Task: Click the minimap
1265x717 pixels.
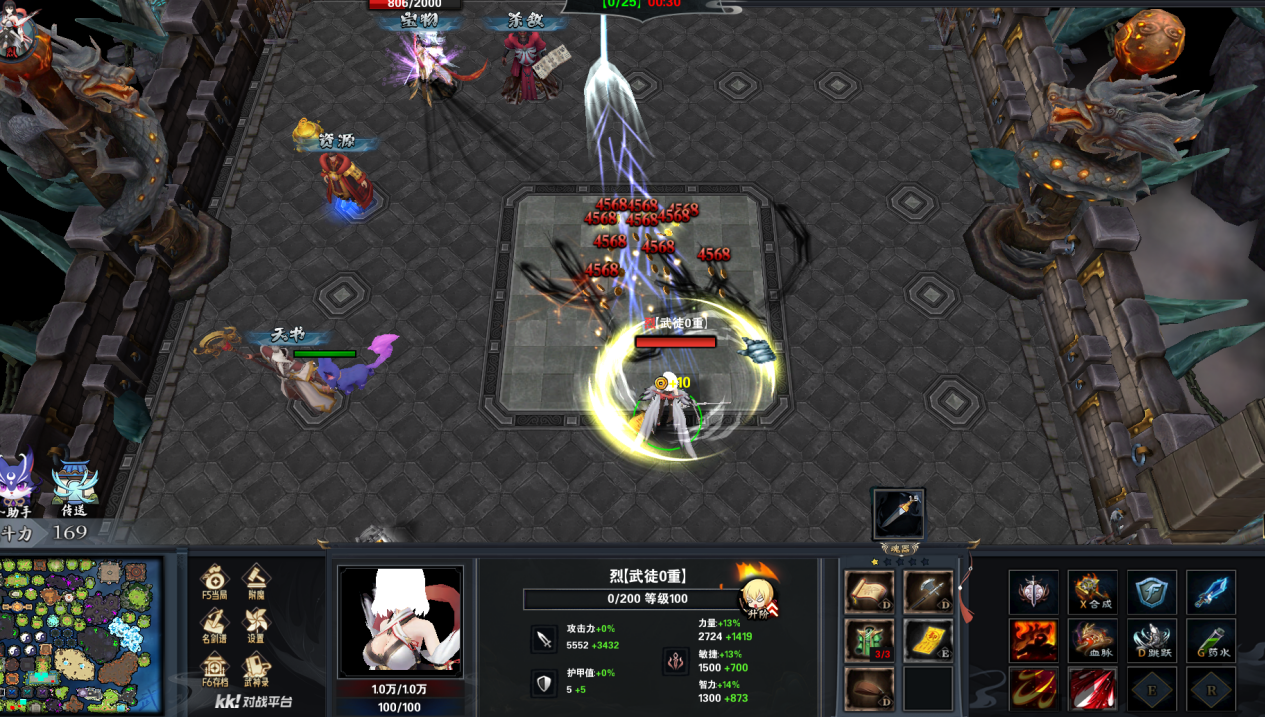Action: pyautogui.click(x=81, y=636)
